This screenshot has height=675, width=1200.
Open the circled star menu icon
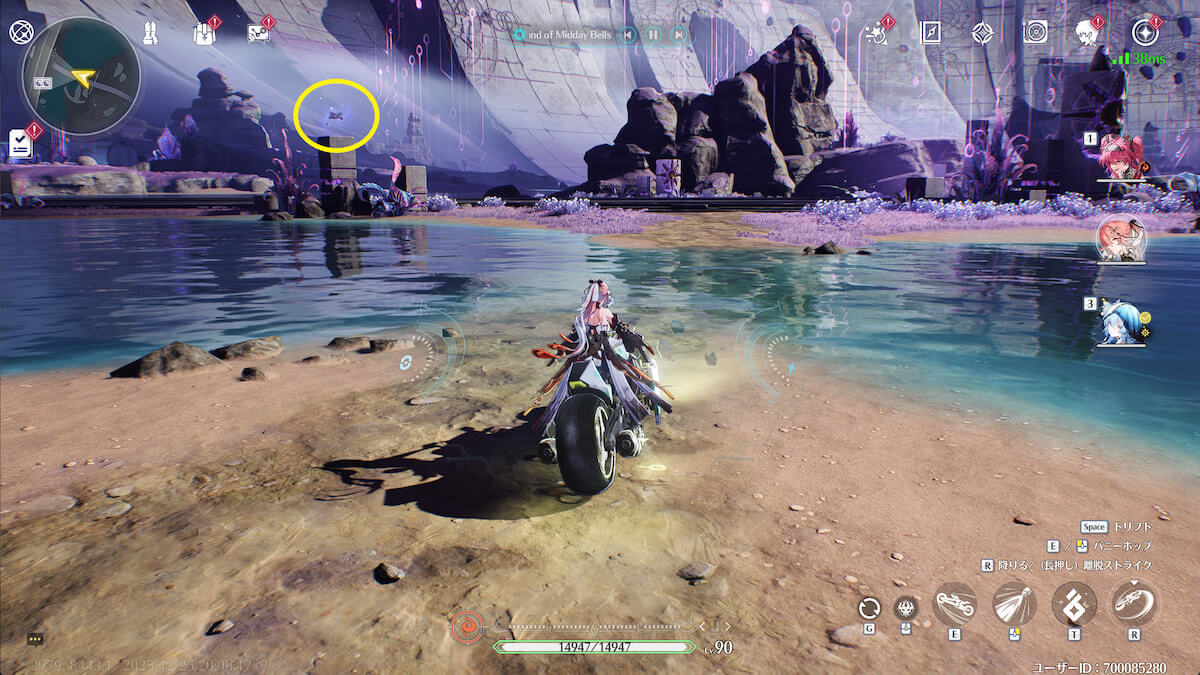click(x=1143, y=33)
